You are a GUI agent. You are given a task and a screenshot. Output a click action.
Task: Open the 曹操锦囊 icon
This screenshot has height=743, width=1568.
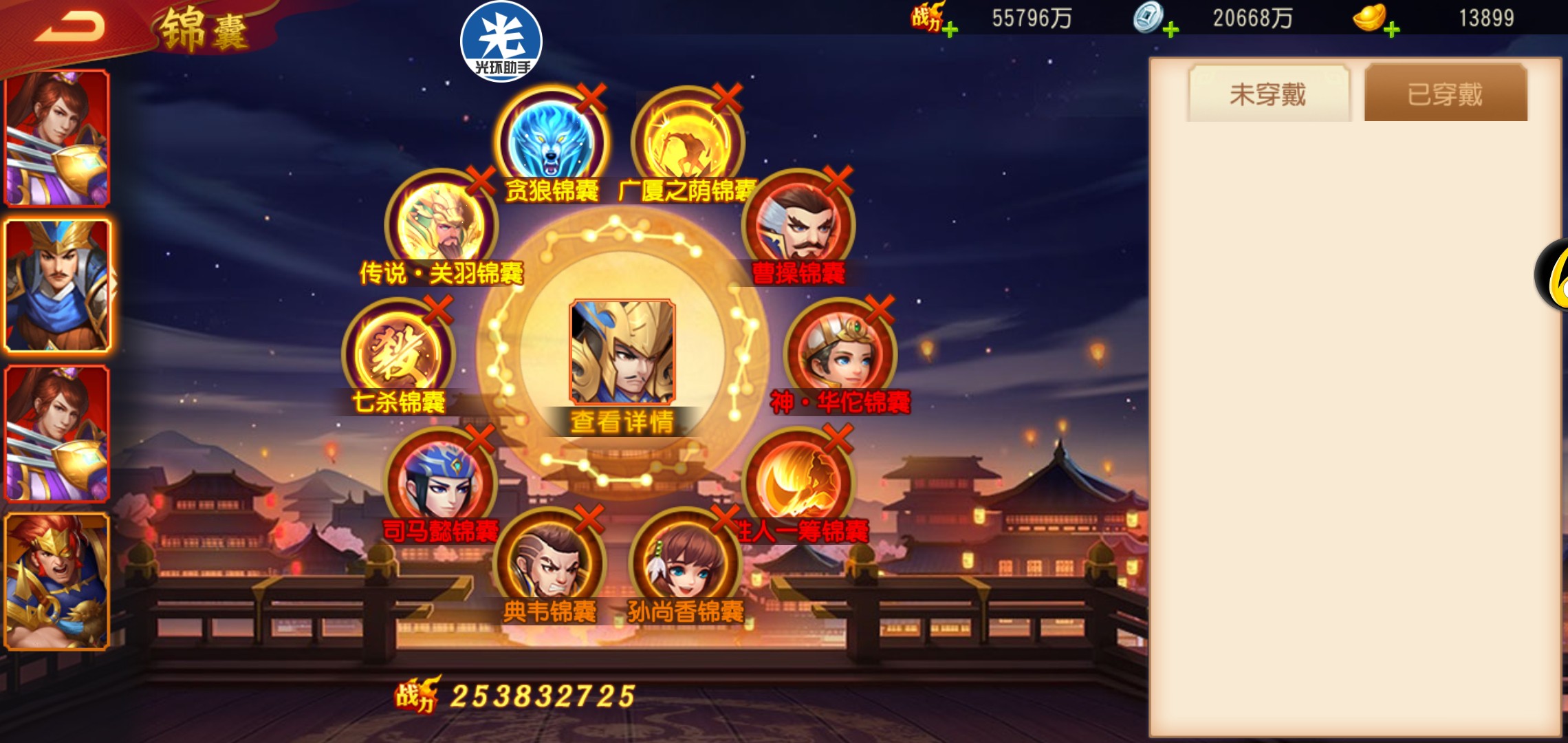tap(798, 225)
